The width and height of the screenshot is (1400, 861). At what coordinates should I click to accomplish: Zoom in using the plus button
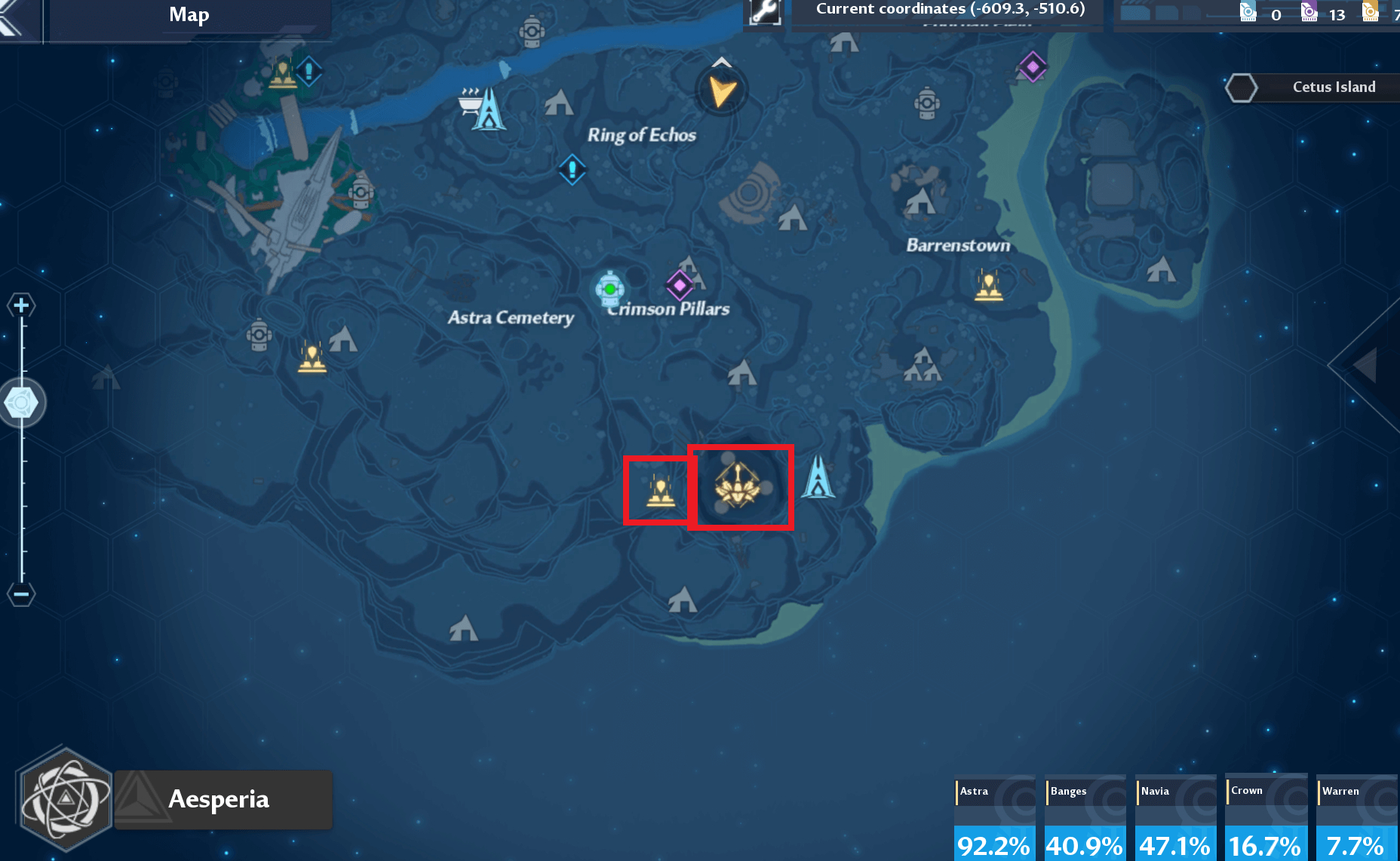click(x=21, y=305)
